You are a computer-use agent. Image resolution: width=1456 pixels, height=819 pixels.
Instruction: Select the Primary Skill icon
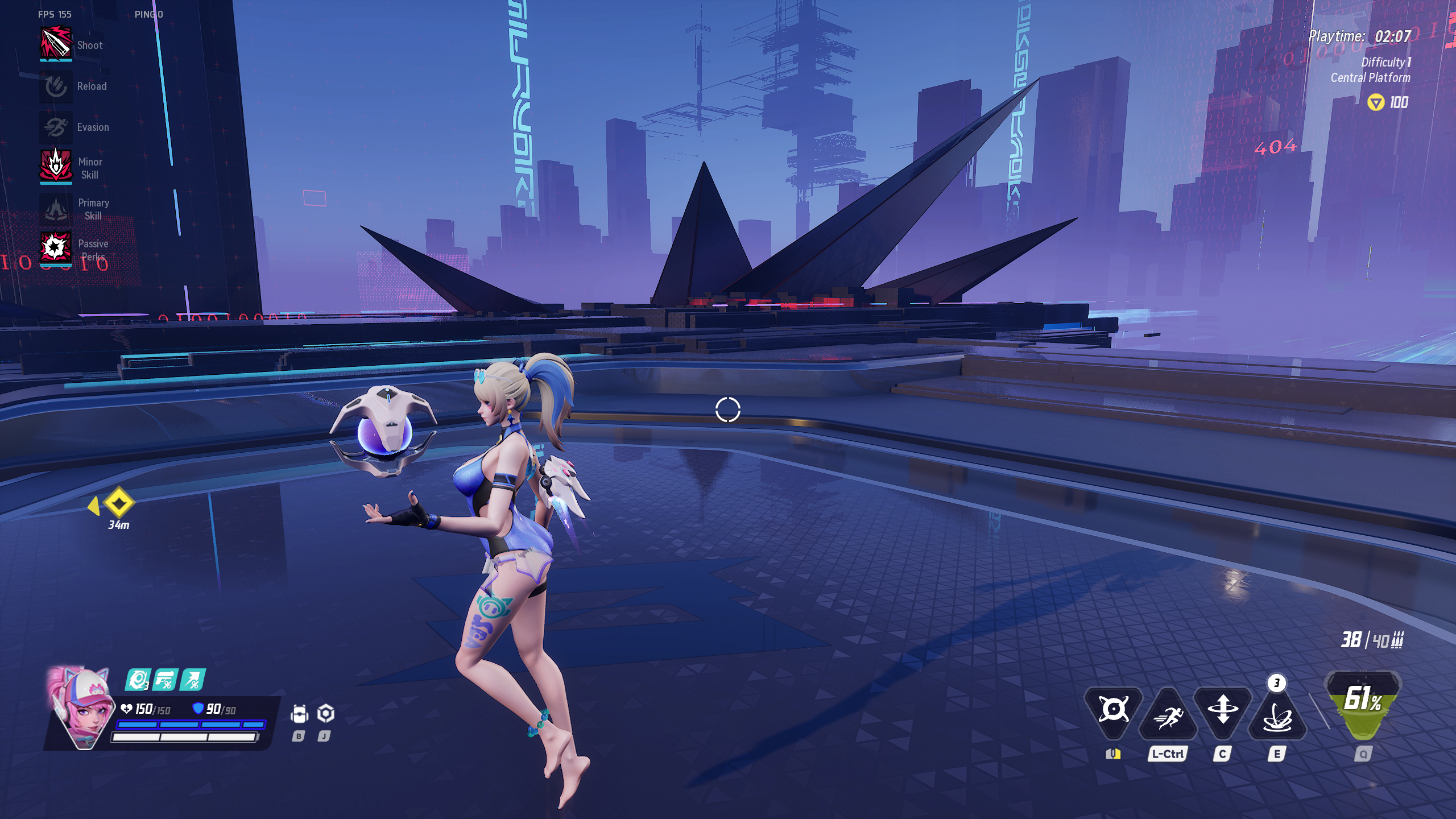56,208
